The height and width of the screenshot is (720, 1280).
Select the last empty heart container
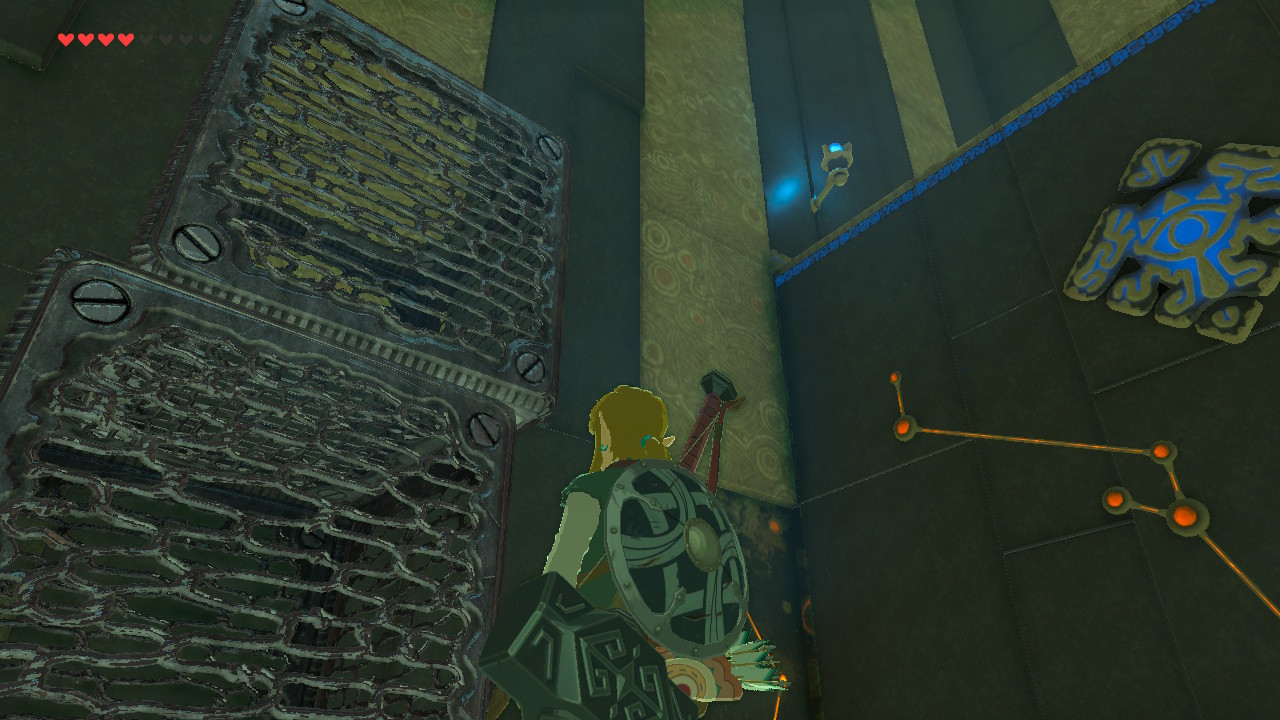point(207,40)
